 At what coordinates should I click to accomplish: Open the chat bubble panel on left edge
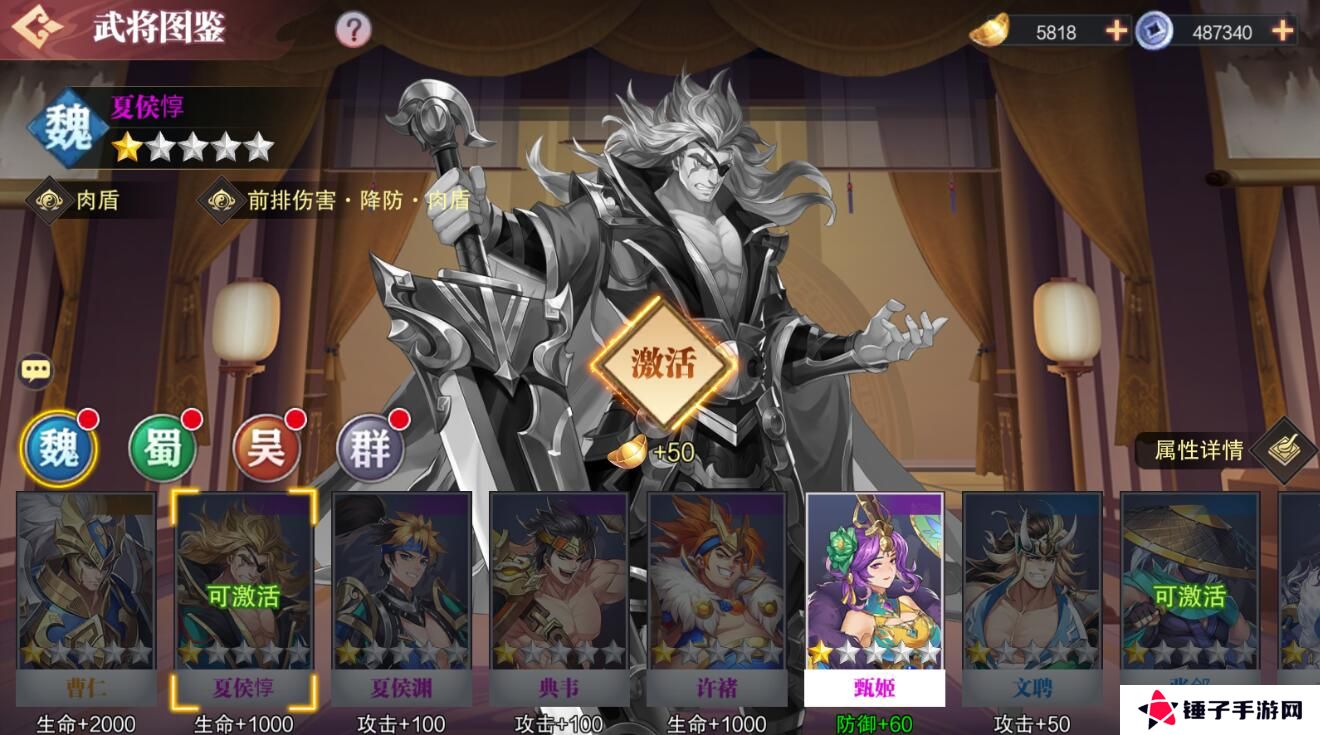pos(36,370)
